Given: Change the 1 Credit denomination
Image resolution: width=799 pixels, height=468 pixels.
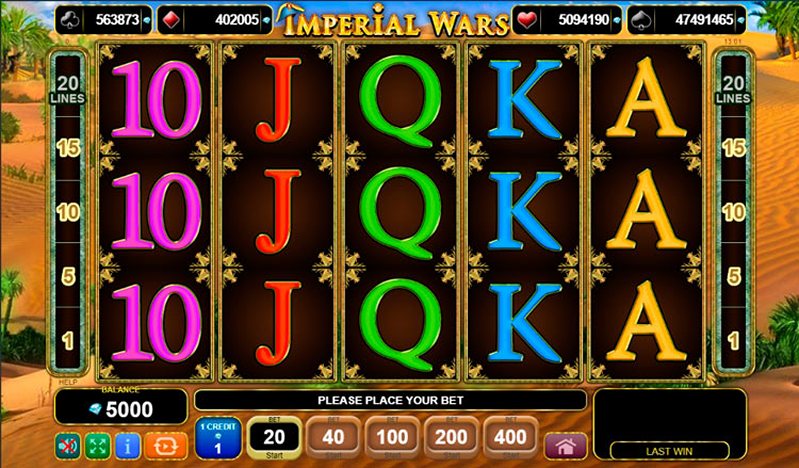Looking at the screenshot, I should pyautogui.click(x=217, y=438).
